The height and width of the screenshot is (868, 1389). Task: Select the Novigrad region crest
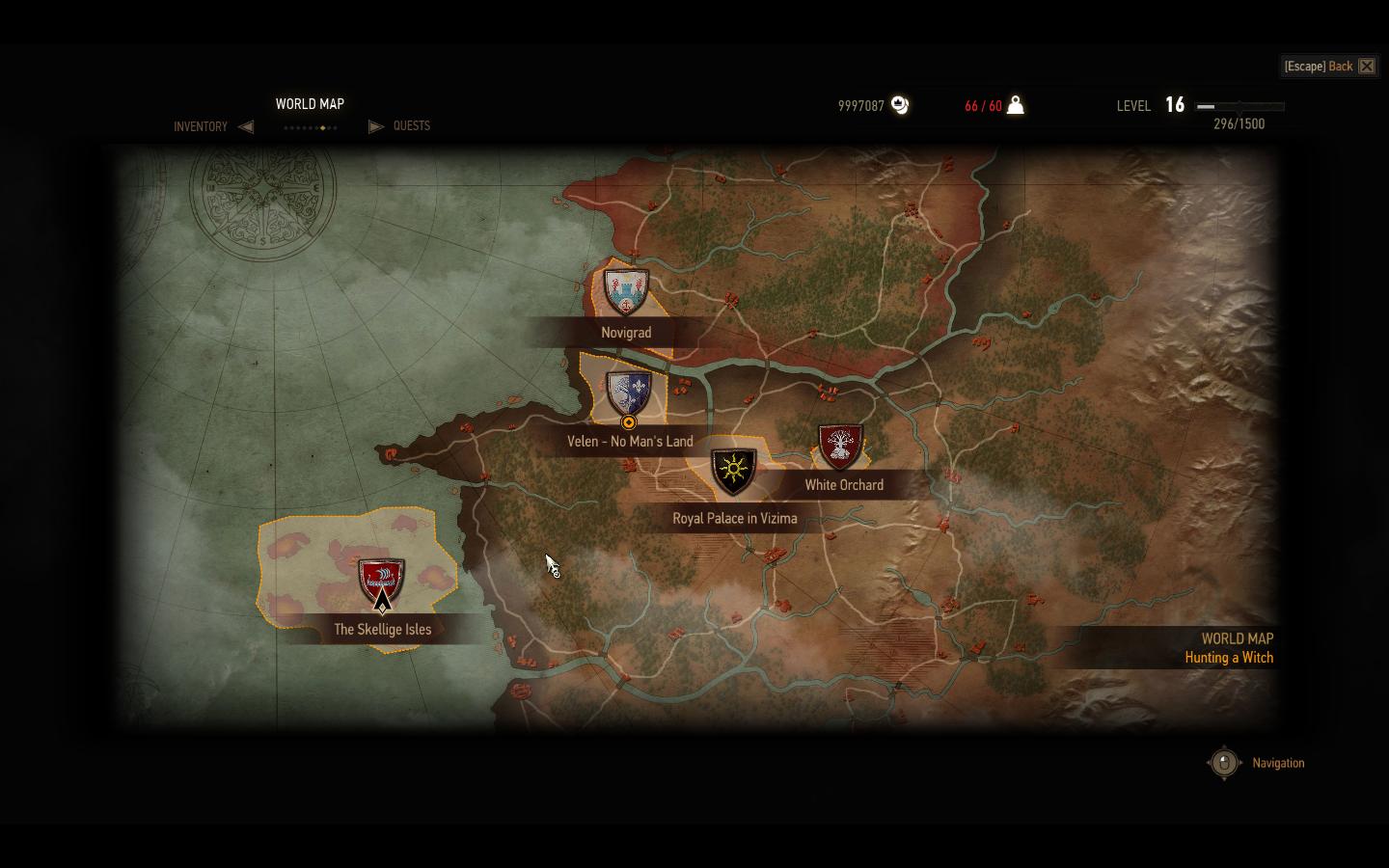(x=628, y=291)
